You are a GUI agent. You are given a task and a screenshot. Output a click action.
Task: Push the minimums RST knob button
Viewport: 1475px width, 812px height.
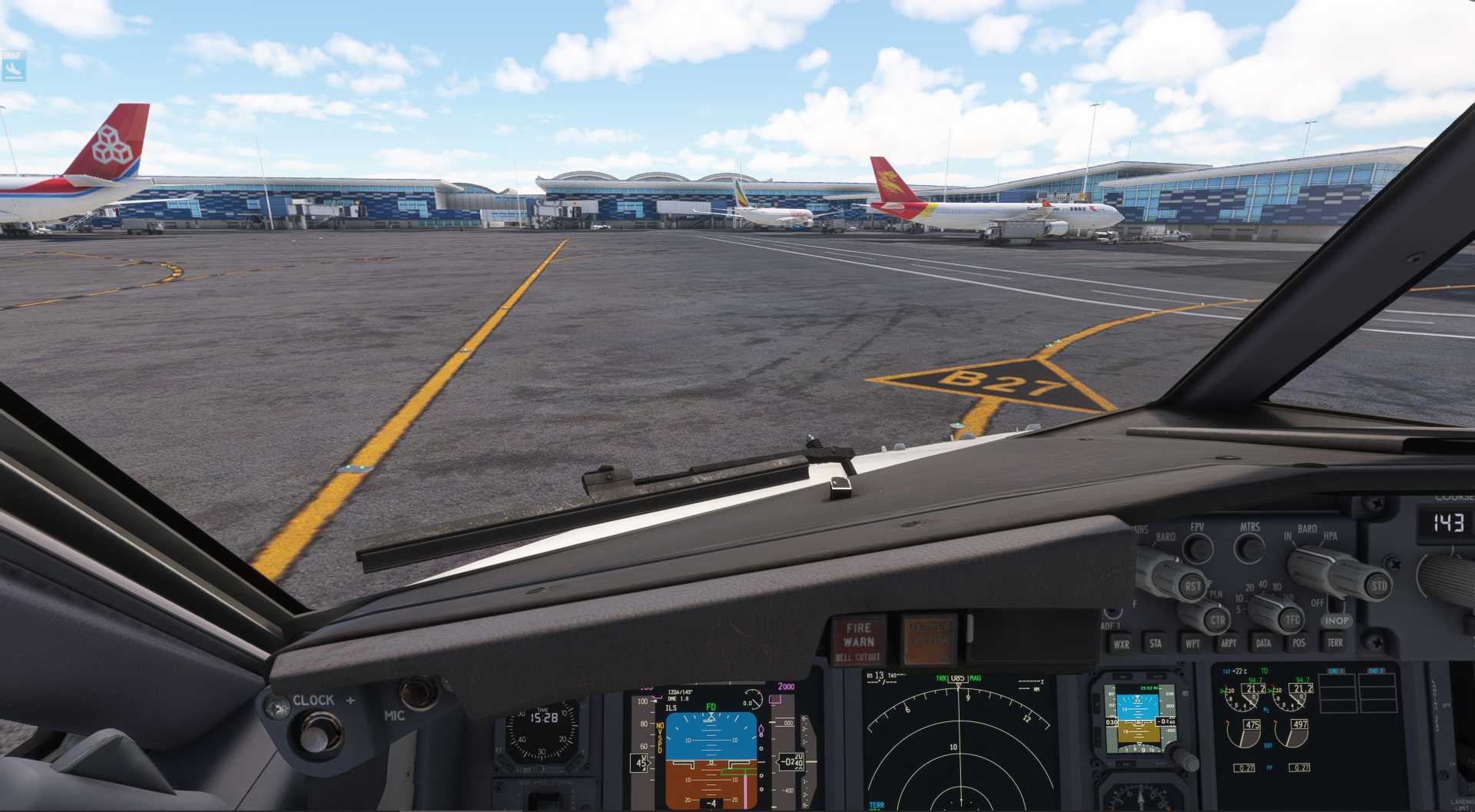point(1192,587)
